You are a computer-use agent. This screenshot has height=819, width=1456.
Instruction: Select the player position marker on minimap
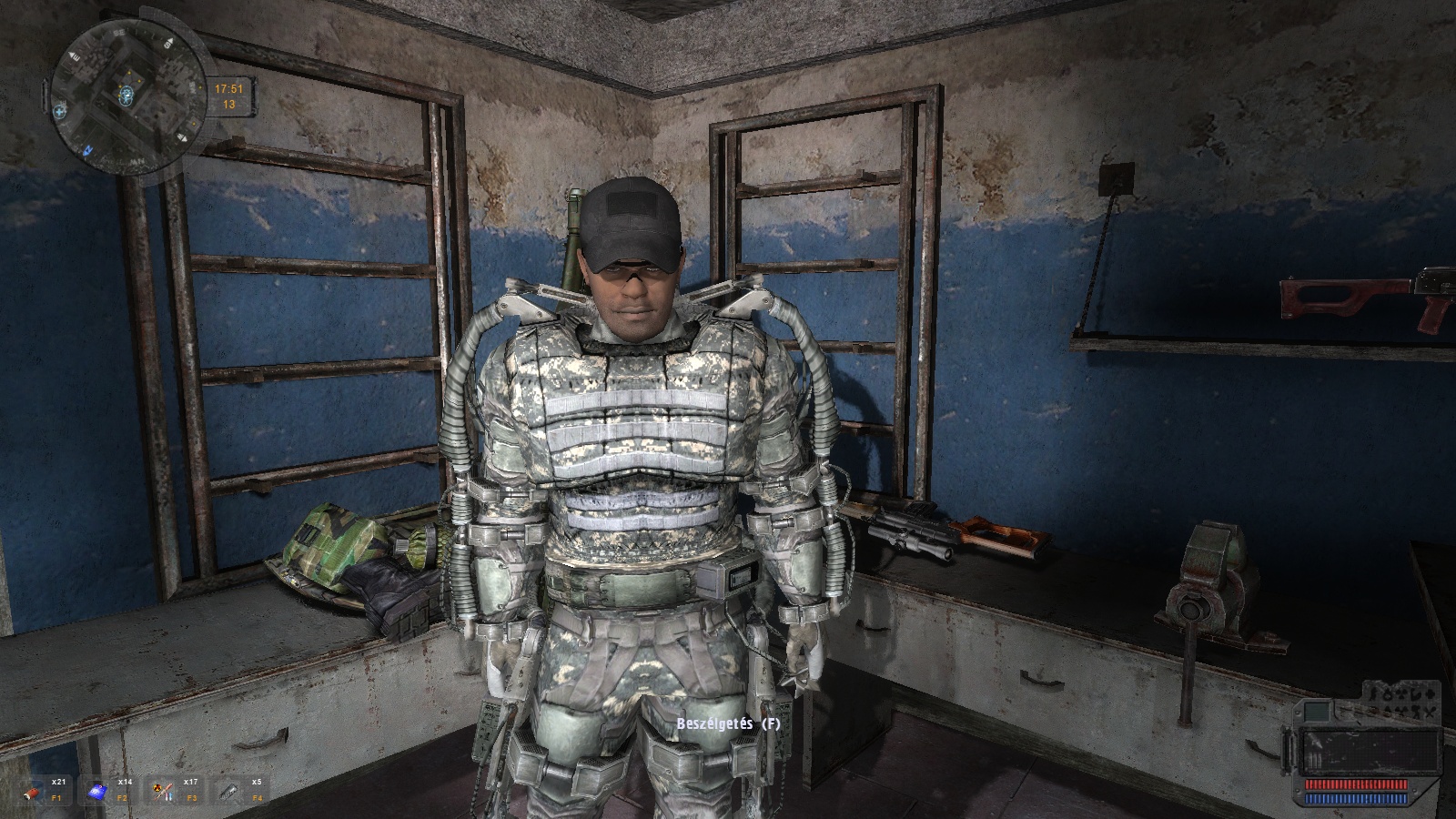click(x=128, y=94)
